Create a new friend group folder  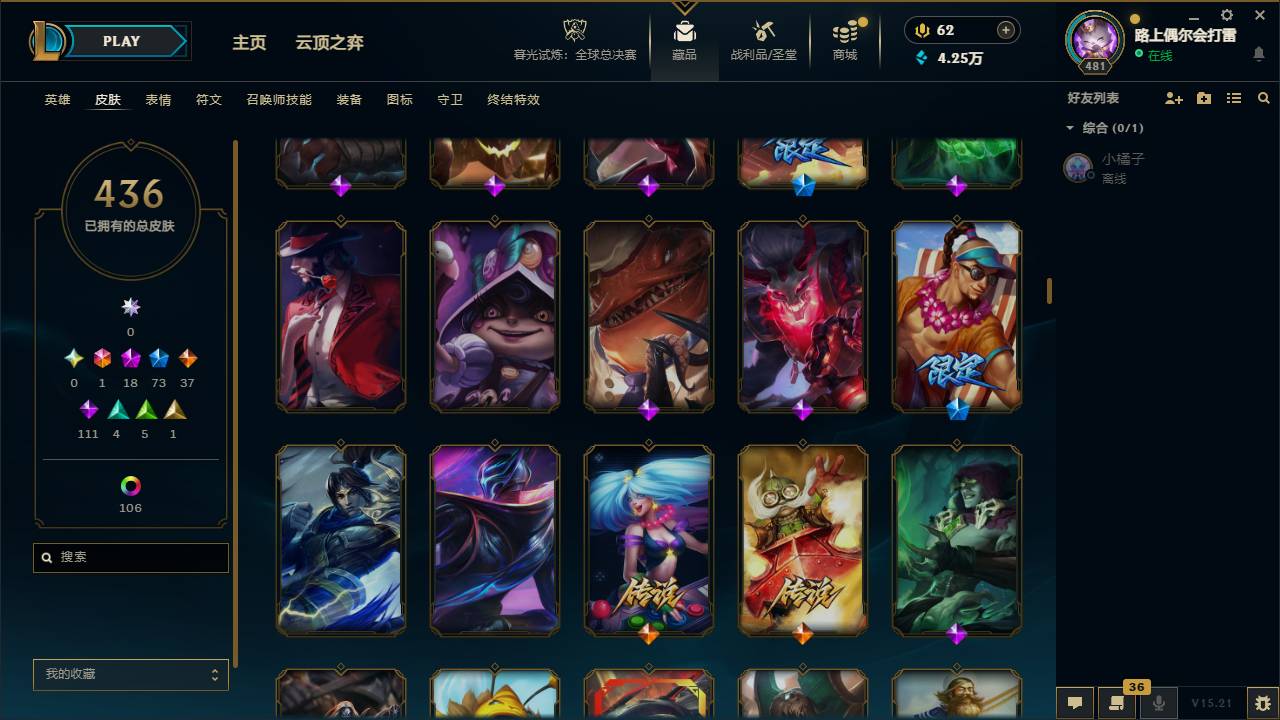pyautogui.click(x=1201, y=98)
